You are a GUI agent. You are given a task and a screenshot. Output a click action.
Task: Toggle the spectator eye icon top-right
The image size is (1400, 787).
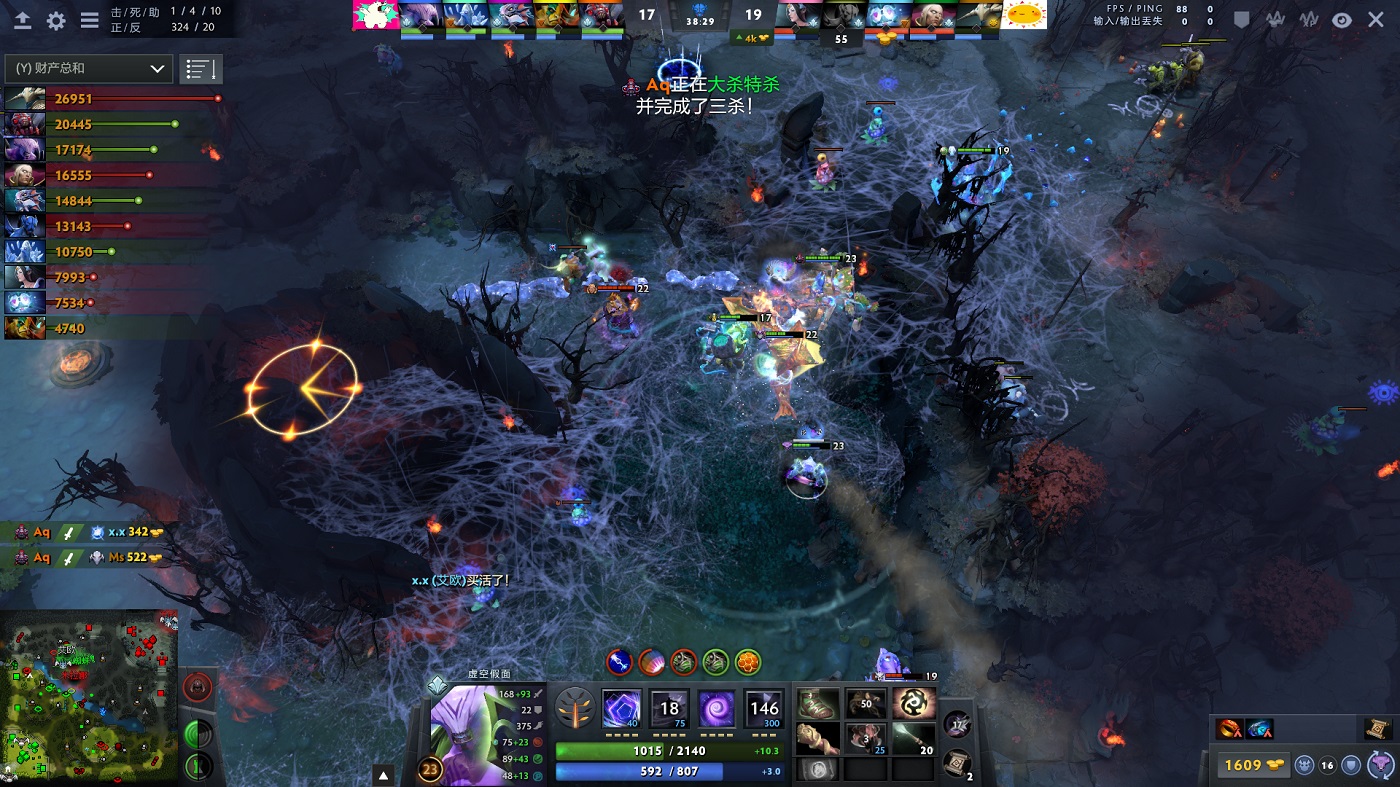(x=1343, y=19)
